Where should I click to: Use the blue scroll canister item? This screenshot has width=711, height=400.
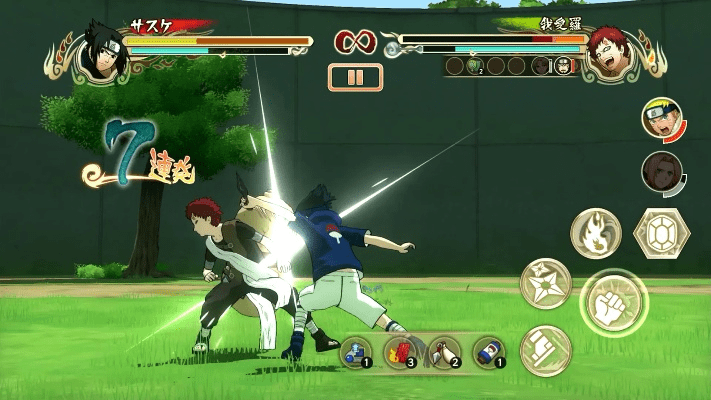click(488, 351)
